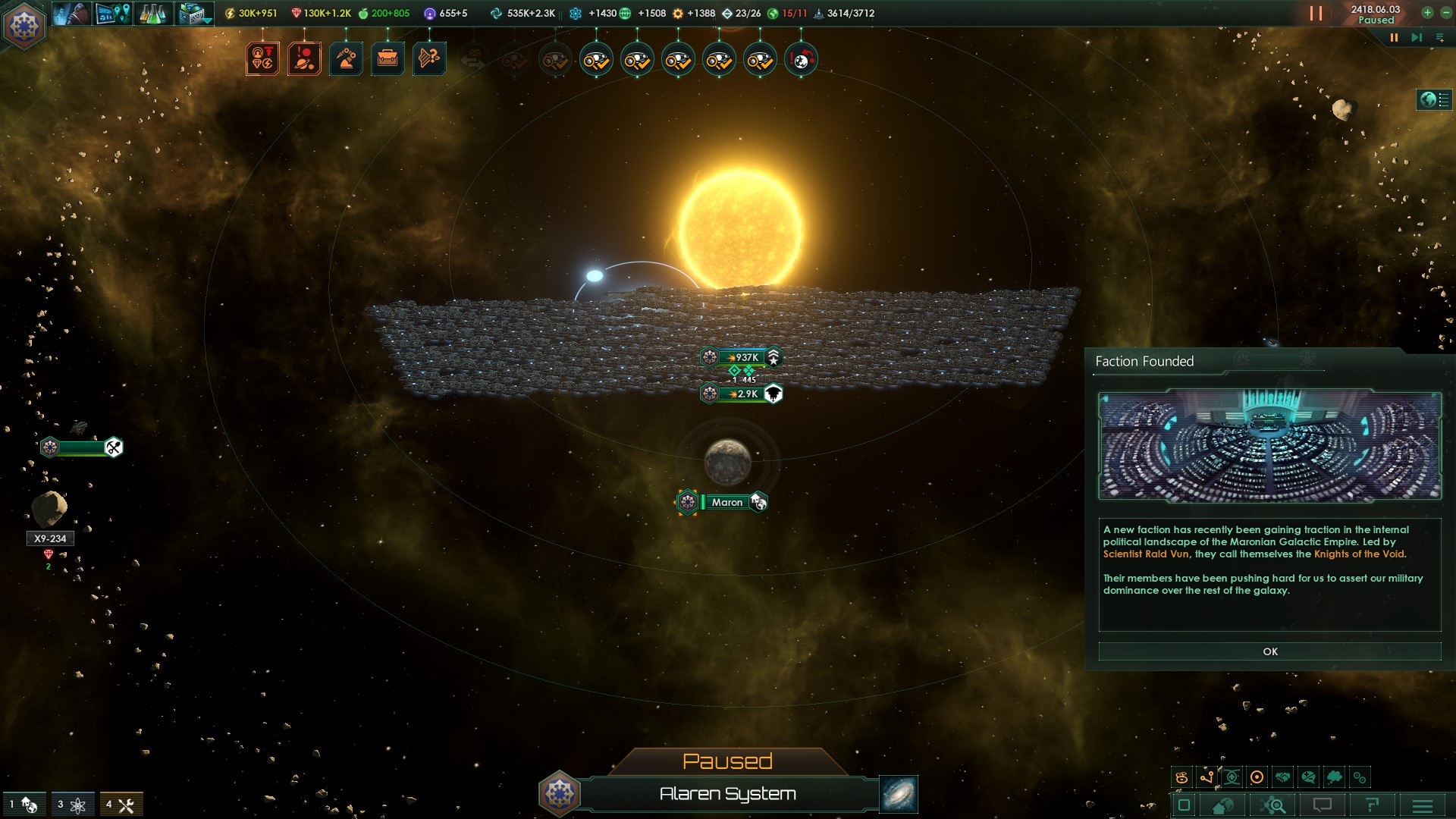Open the outliner globe list toggle
The width and height of the screenshot is (1456, 819).
point(1434,99)
